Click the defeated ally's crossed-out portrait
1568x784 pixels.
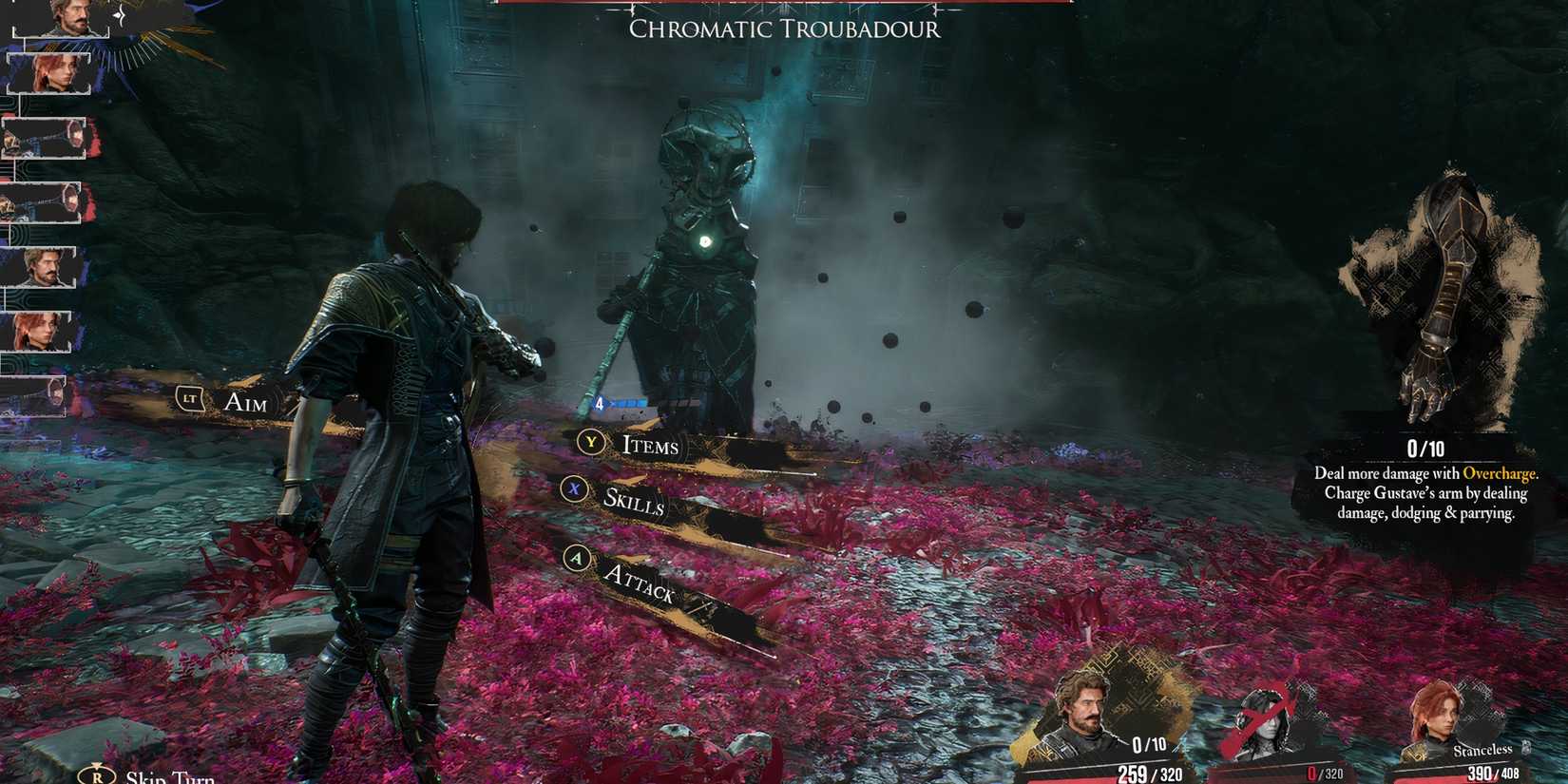pos(1266,713)
